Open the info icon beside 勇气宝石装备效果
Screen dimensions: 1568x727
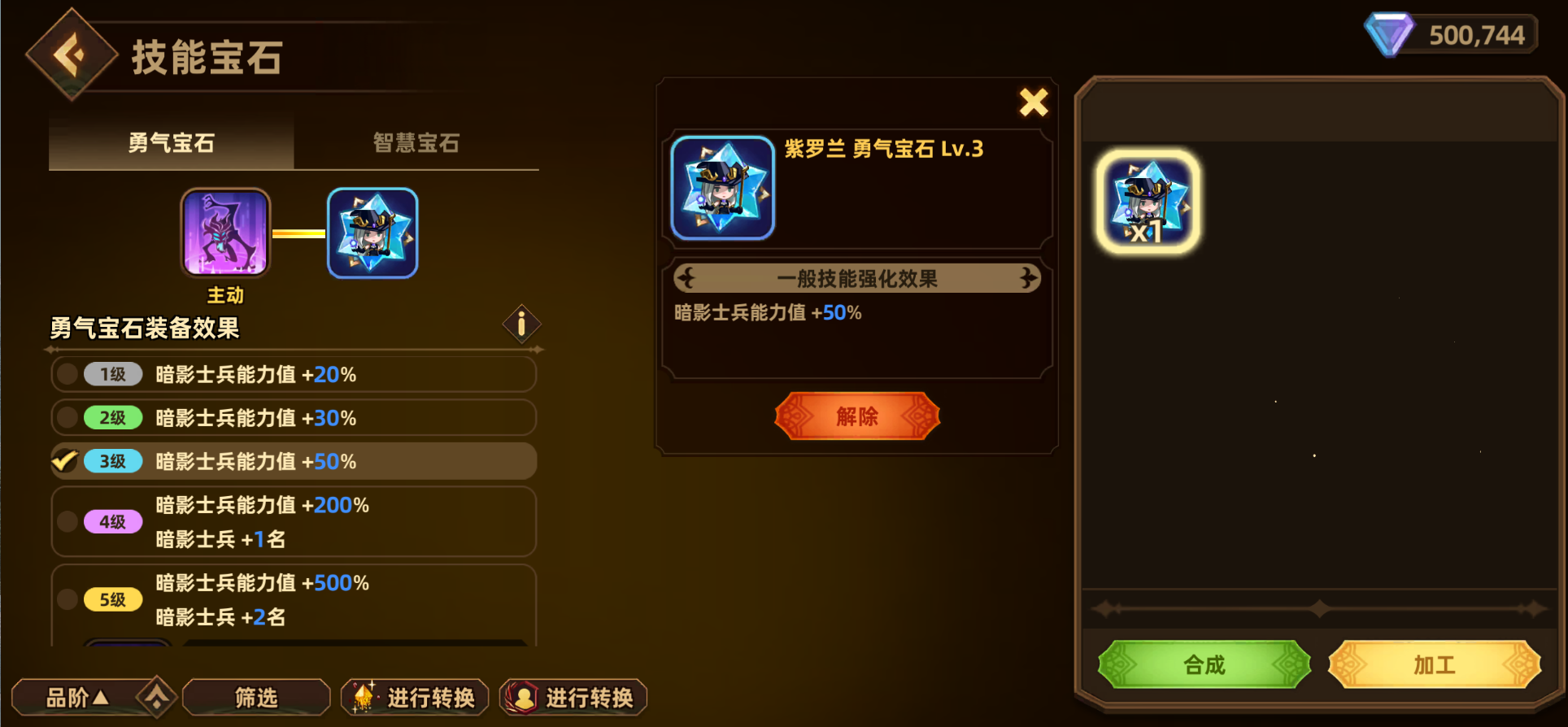pos(521,323)
